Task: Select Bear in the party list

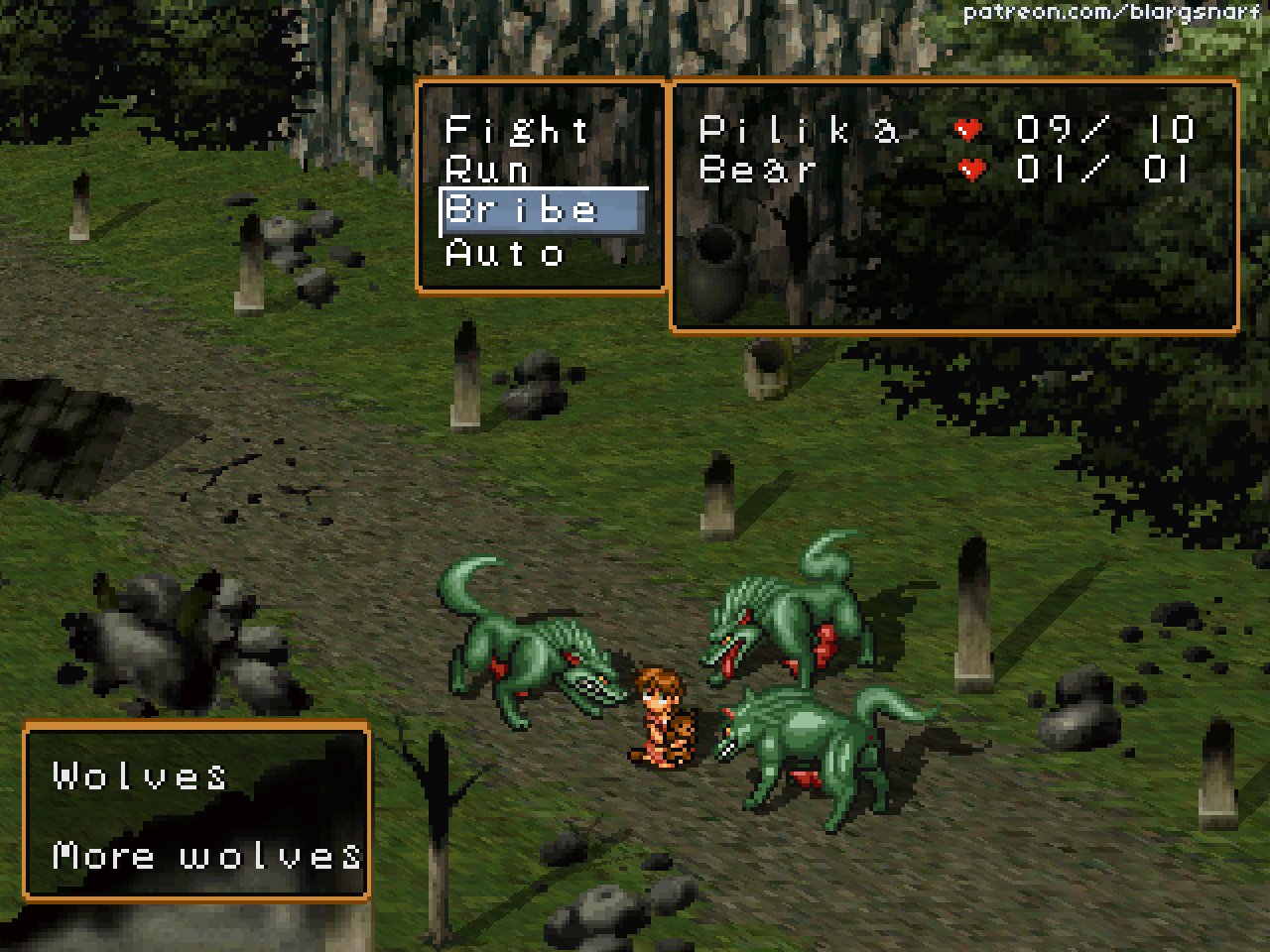Action: (x=759, y=170)
